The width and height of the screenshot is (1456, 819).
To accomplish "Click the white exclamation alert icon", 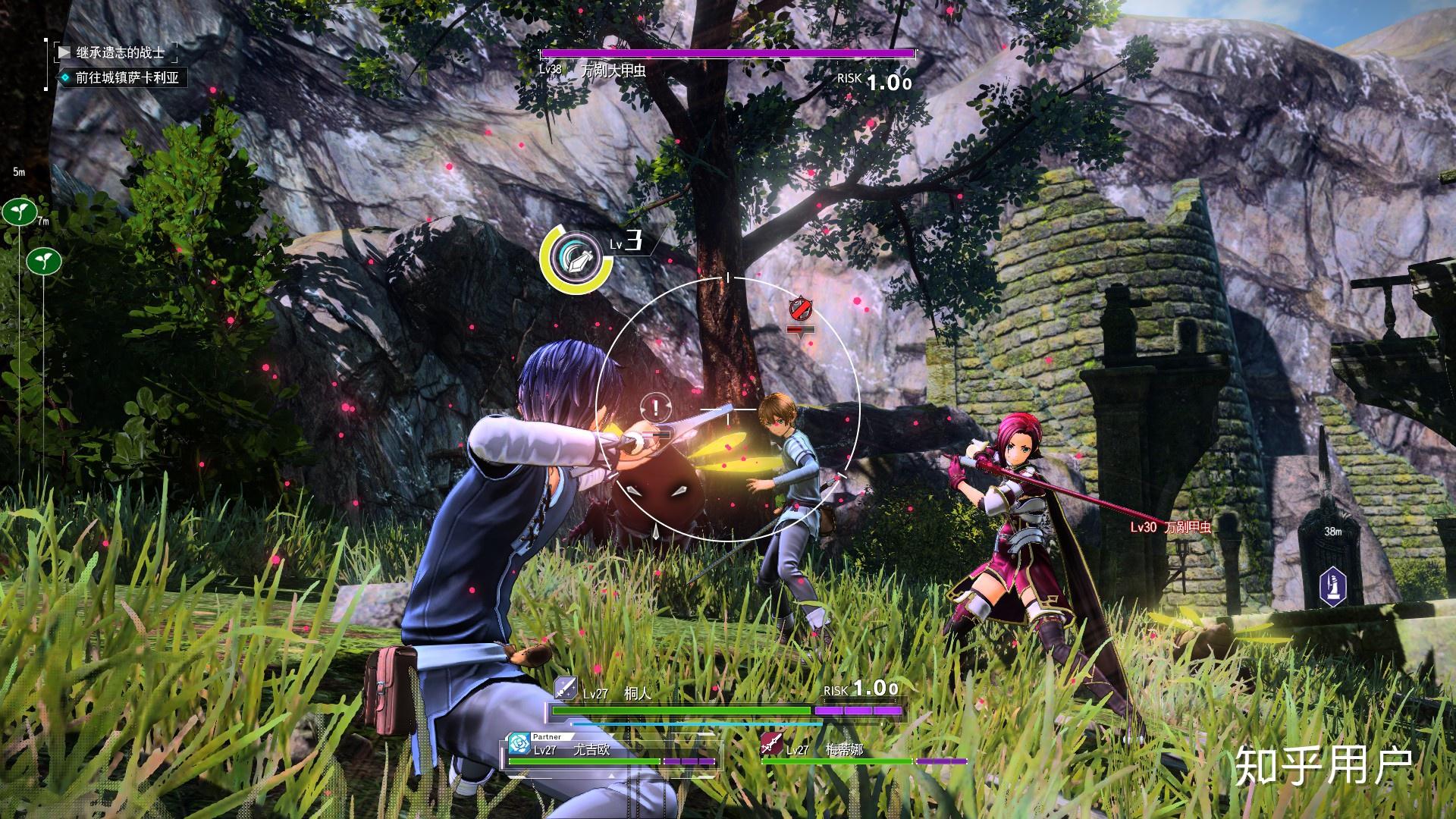I will pyautogui.click(x=655, y=408).
